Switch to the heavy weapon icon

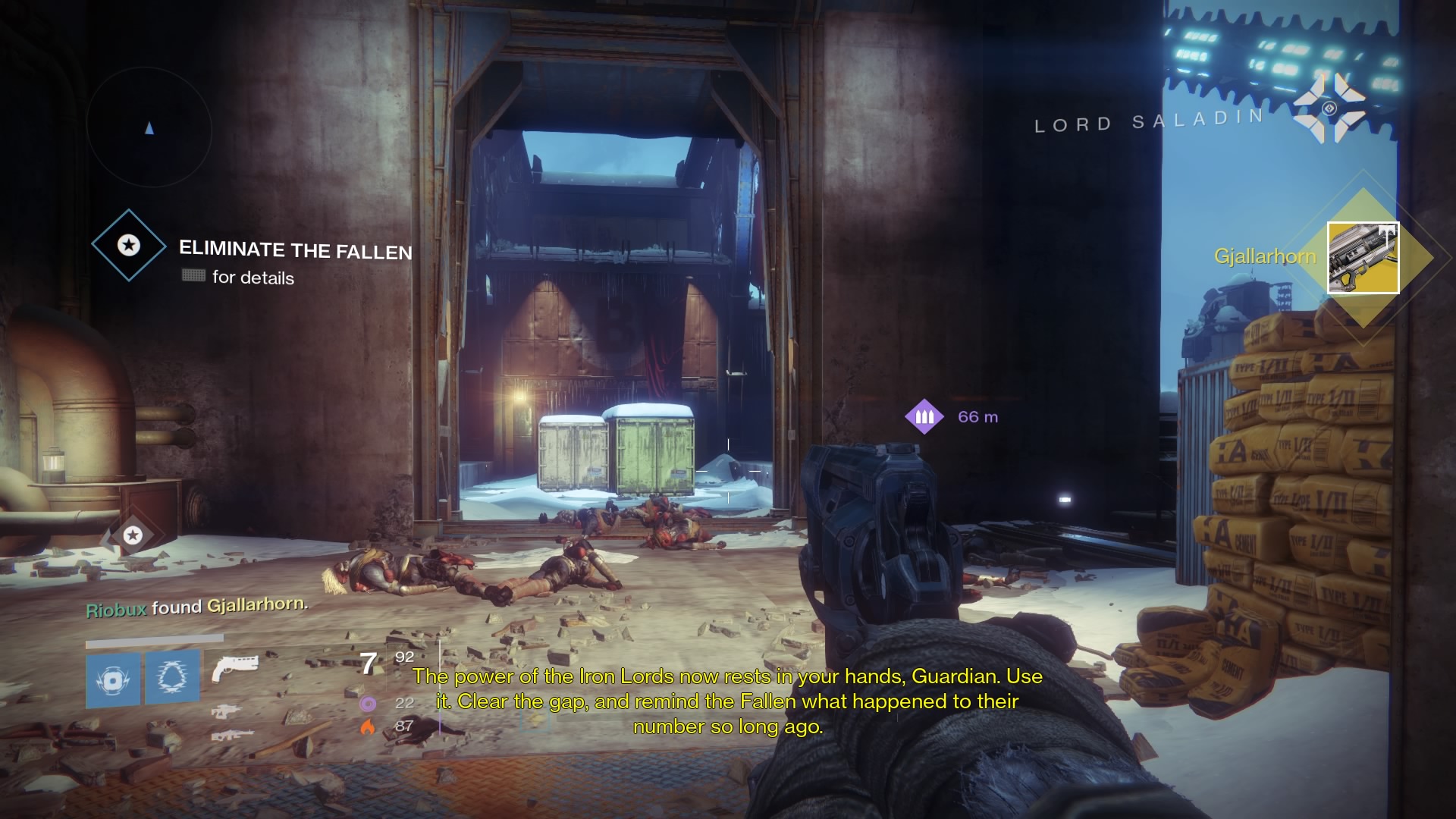[231, 735]
